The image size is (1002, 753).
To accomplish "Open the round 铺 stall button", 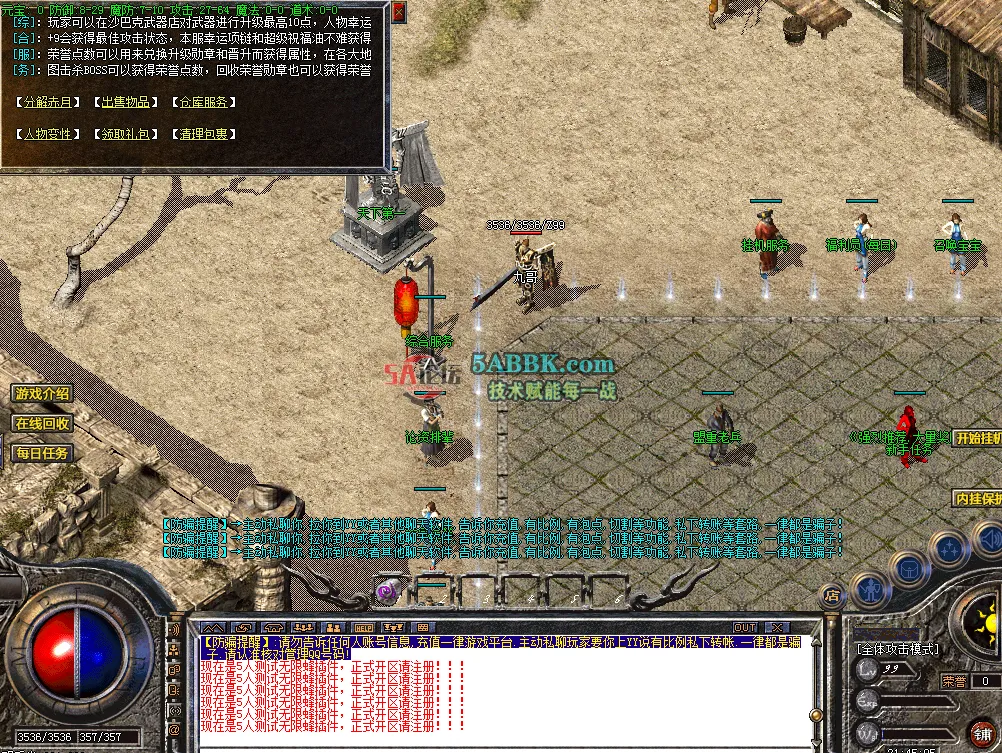I will [981, 731].
